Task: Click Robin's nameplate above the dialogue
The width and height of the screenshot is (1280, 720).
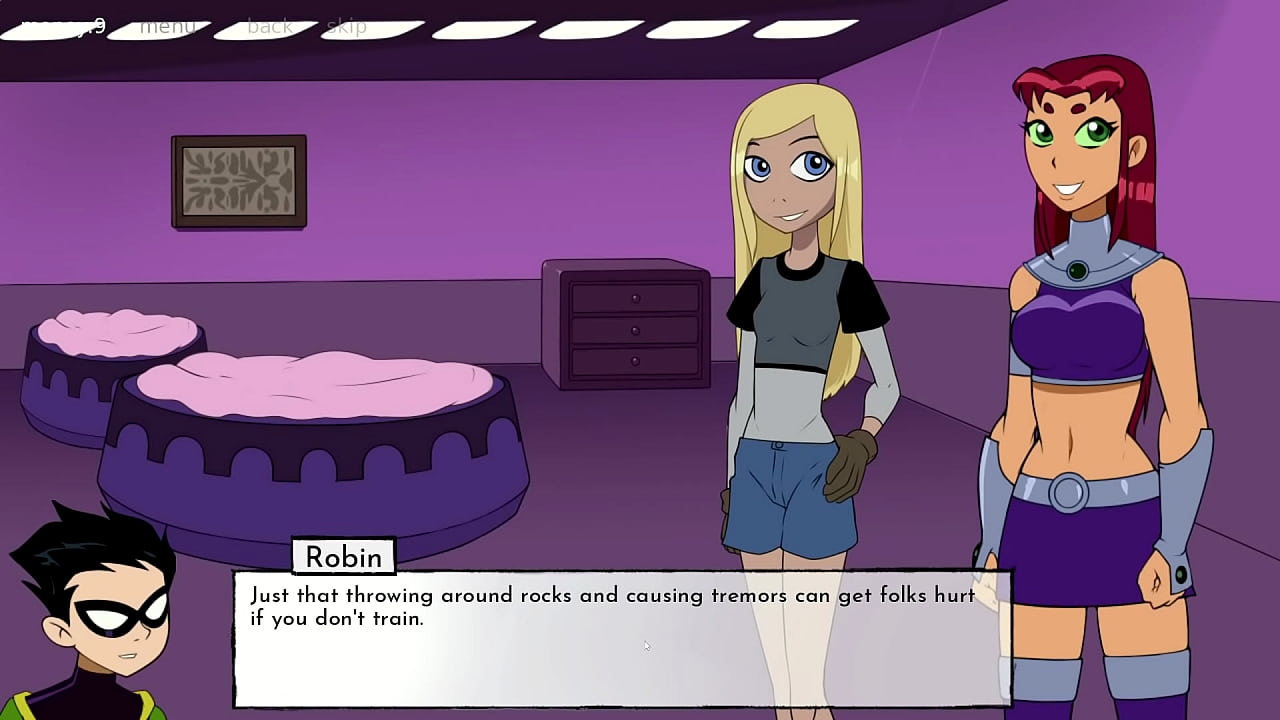Action: pos(344,557)
